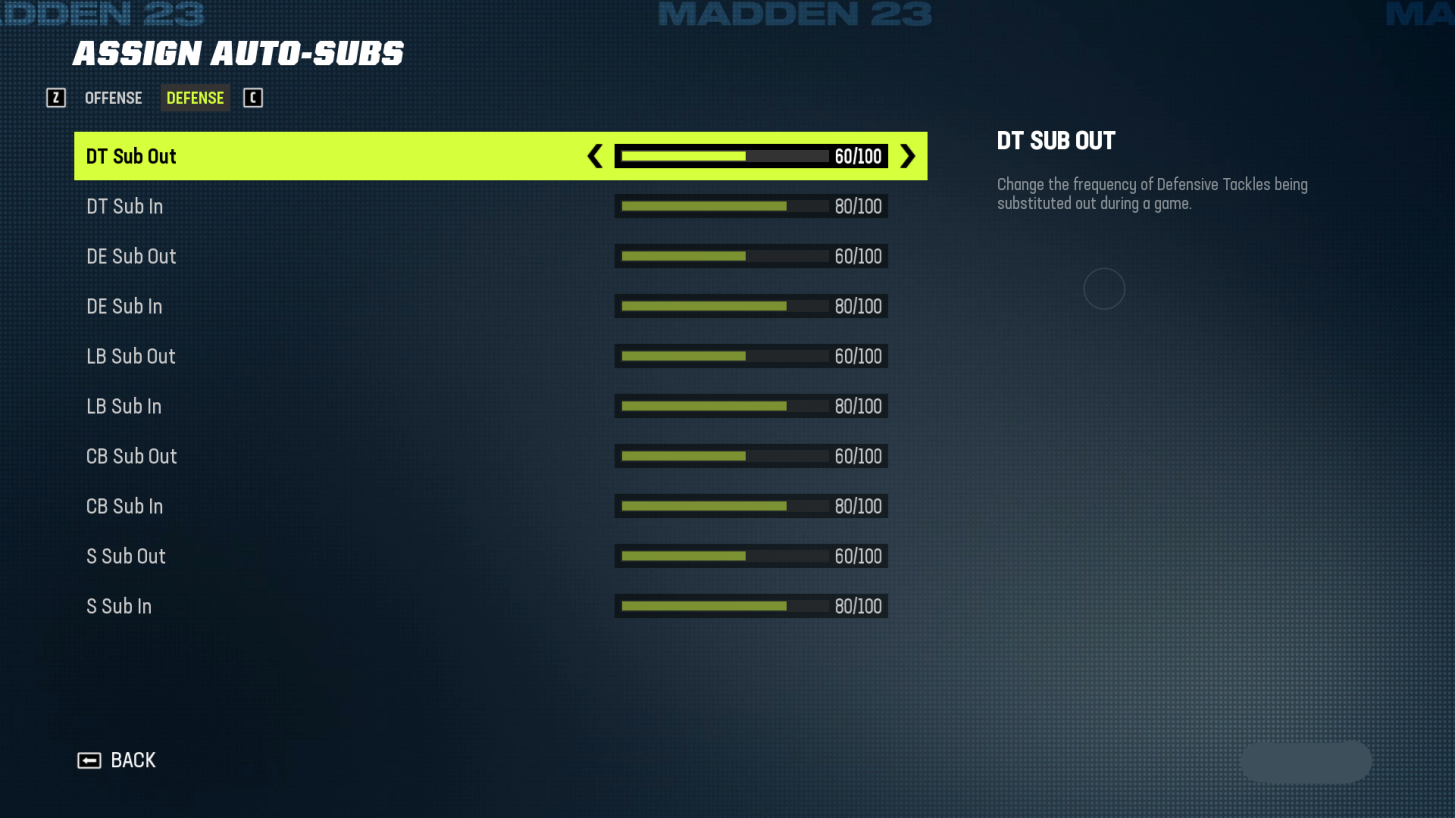Click the left chevron on DT Sub Out
This screenshot has height=818, width=1455.
click(x=594, y=156)
